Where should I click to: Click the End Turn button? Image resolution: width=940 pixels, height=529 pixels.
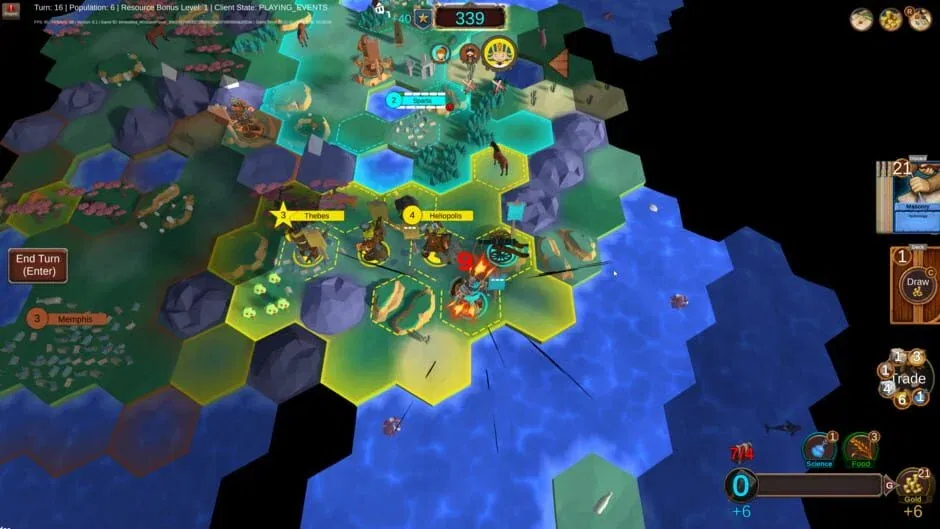click(x=37, y=265)
